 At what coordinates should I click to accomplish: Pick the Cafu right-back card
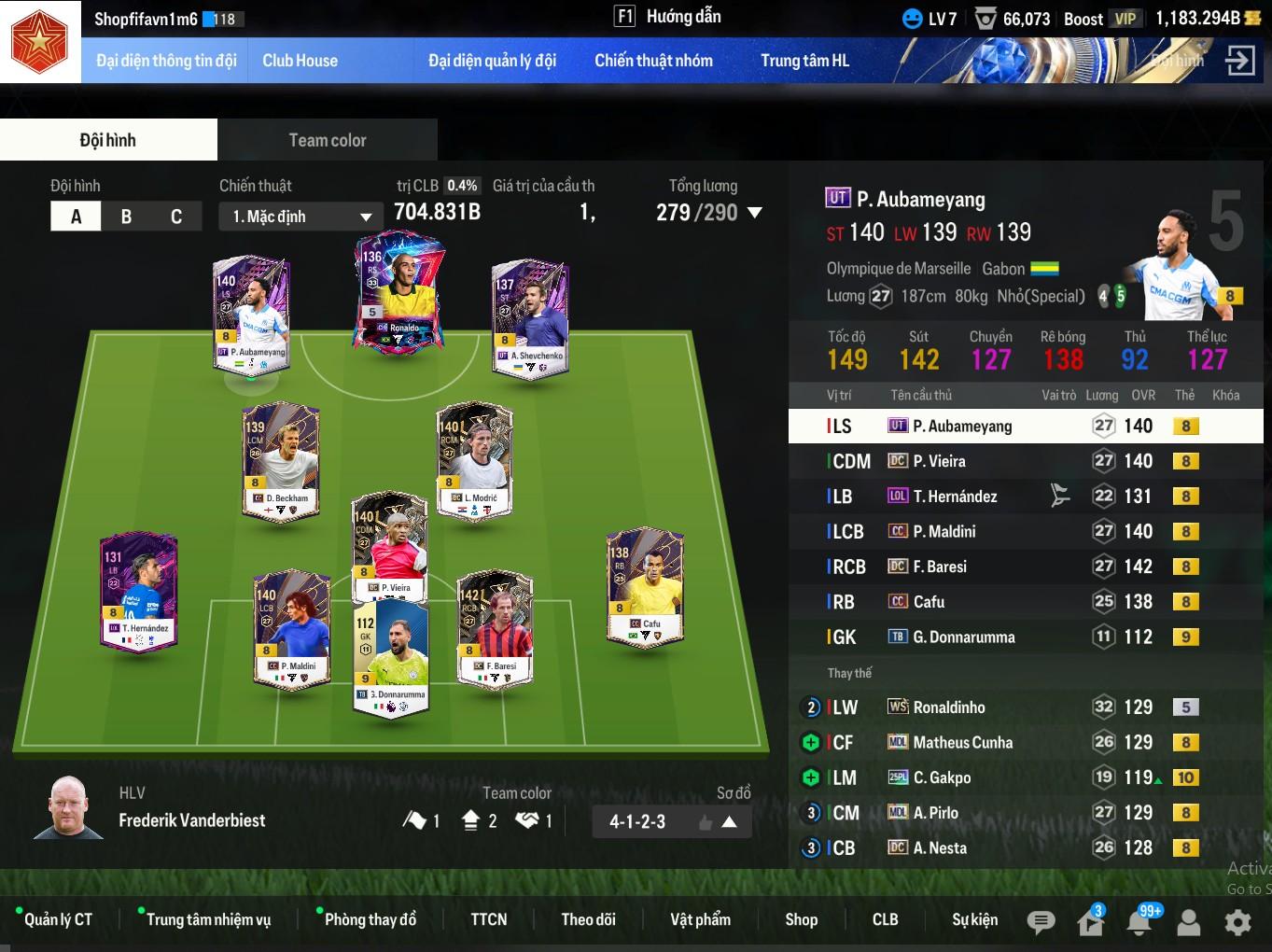(645, 588)
